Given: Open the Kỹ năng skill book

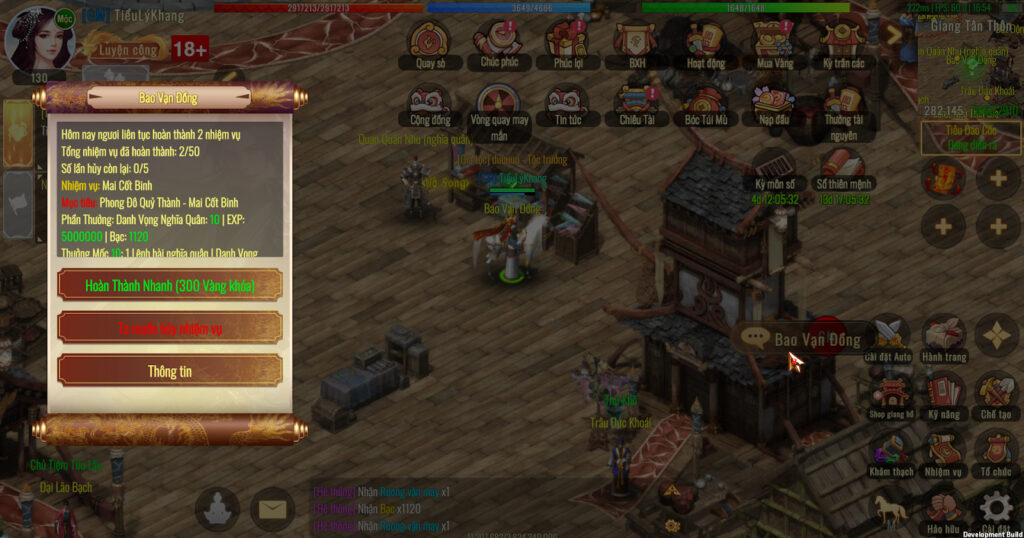Looking at the screenshot, I should [943, 393].
